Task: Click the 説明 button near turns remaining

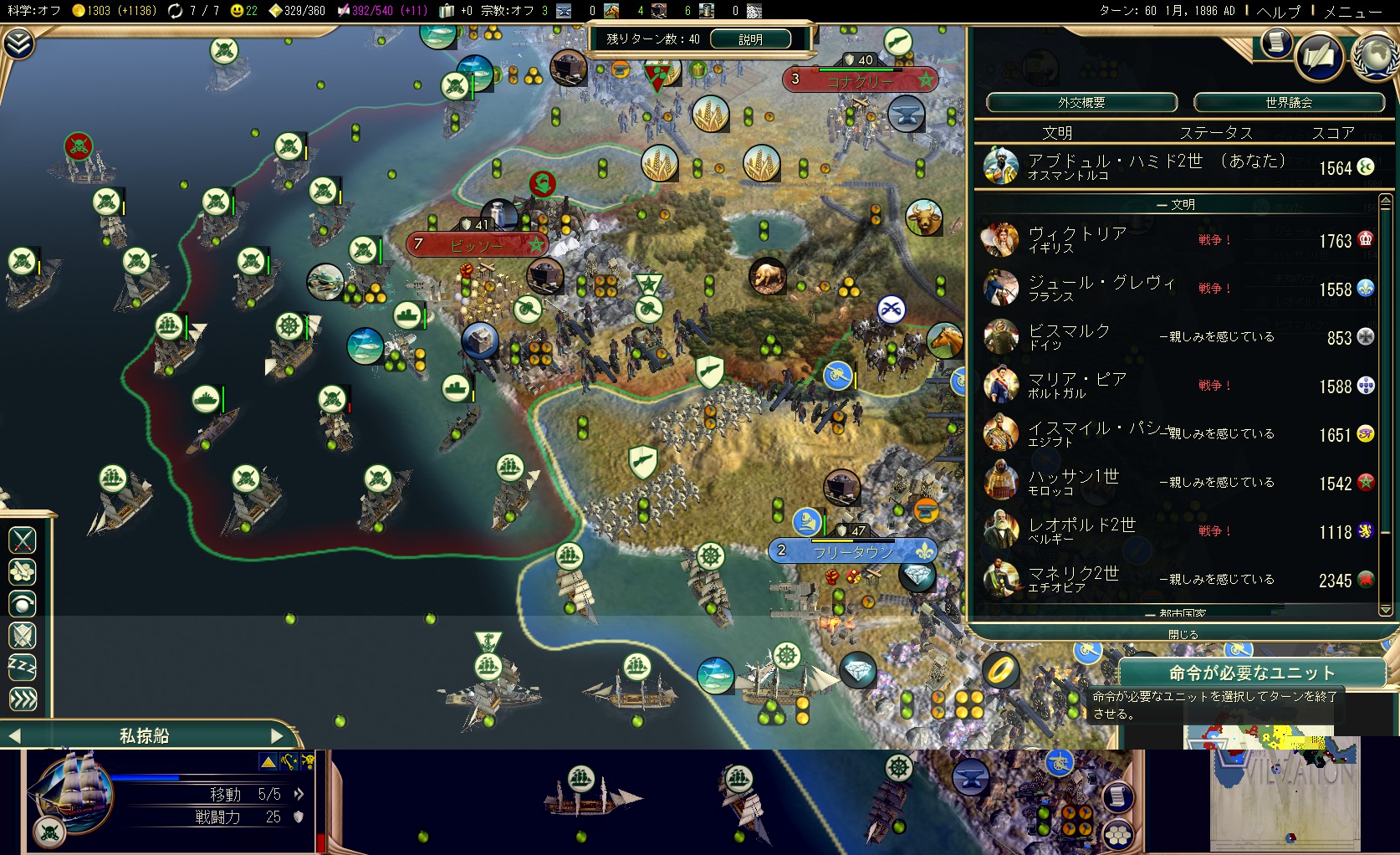Action: (750, 39)
